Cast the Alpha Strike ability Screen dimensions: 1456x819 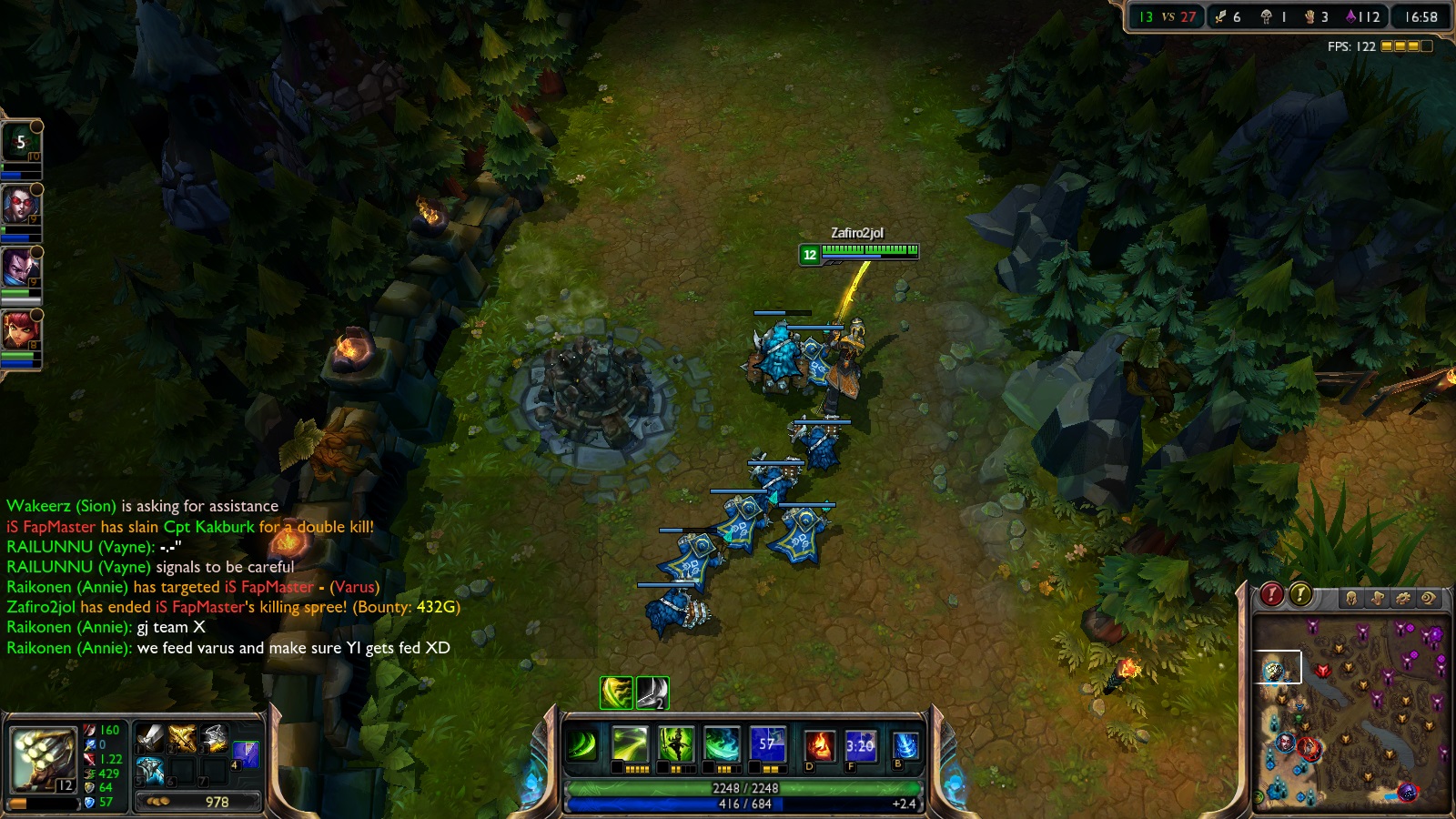(630, 745)
